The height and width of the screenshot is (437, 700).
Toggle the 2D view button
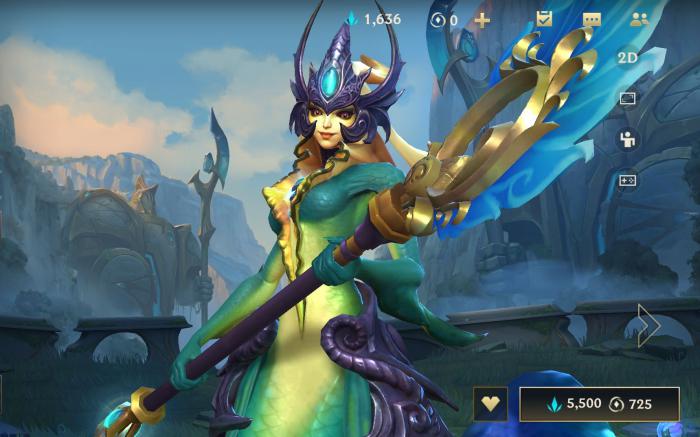click(628, 58)
